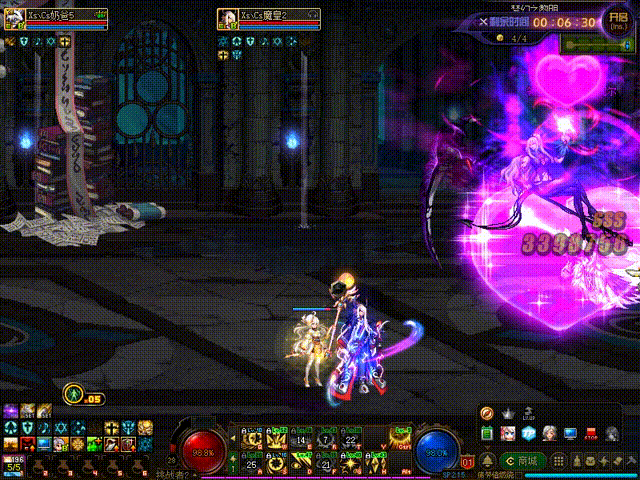Click the red 01 badge
640x480 pixels.
coord(468,462)
